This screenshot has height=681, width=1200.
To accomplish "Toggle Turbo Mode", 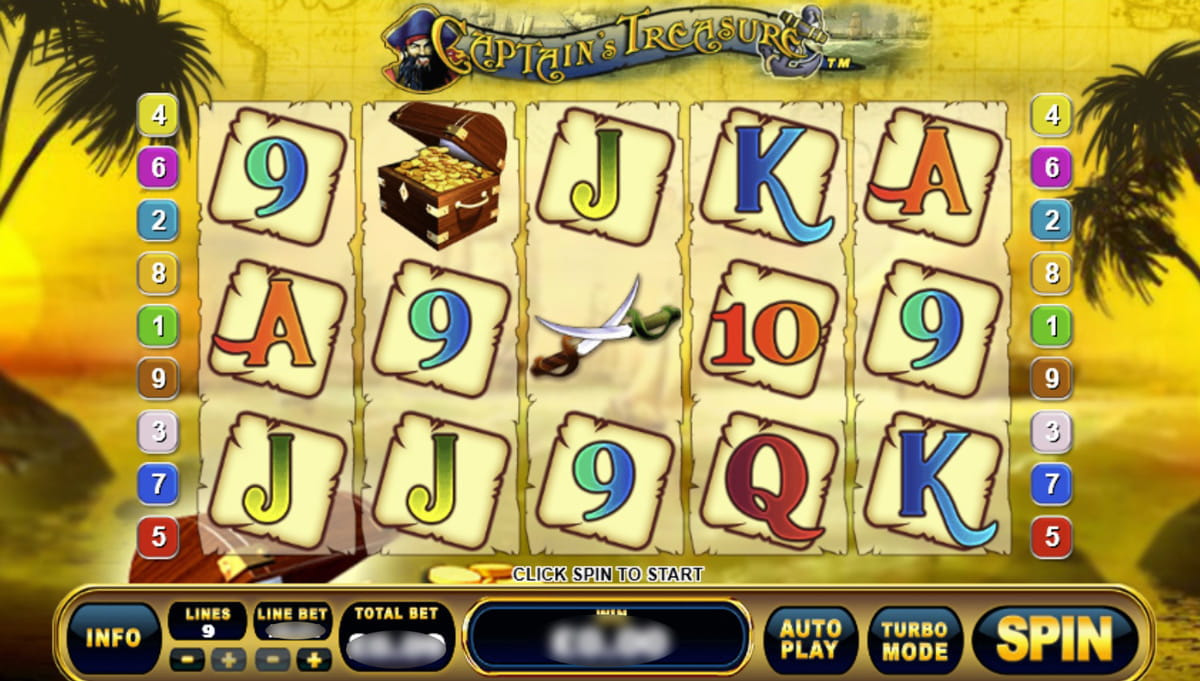I will click(x=914, y=640).
